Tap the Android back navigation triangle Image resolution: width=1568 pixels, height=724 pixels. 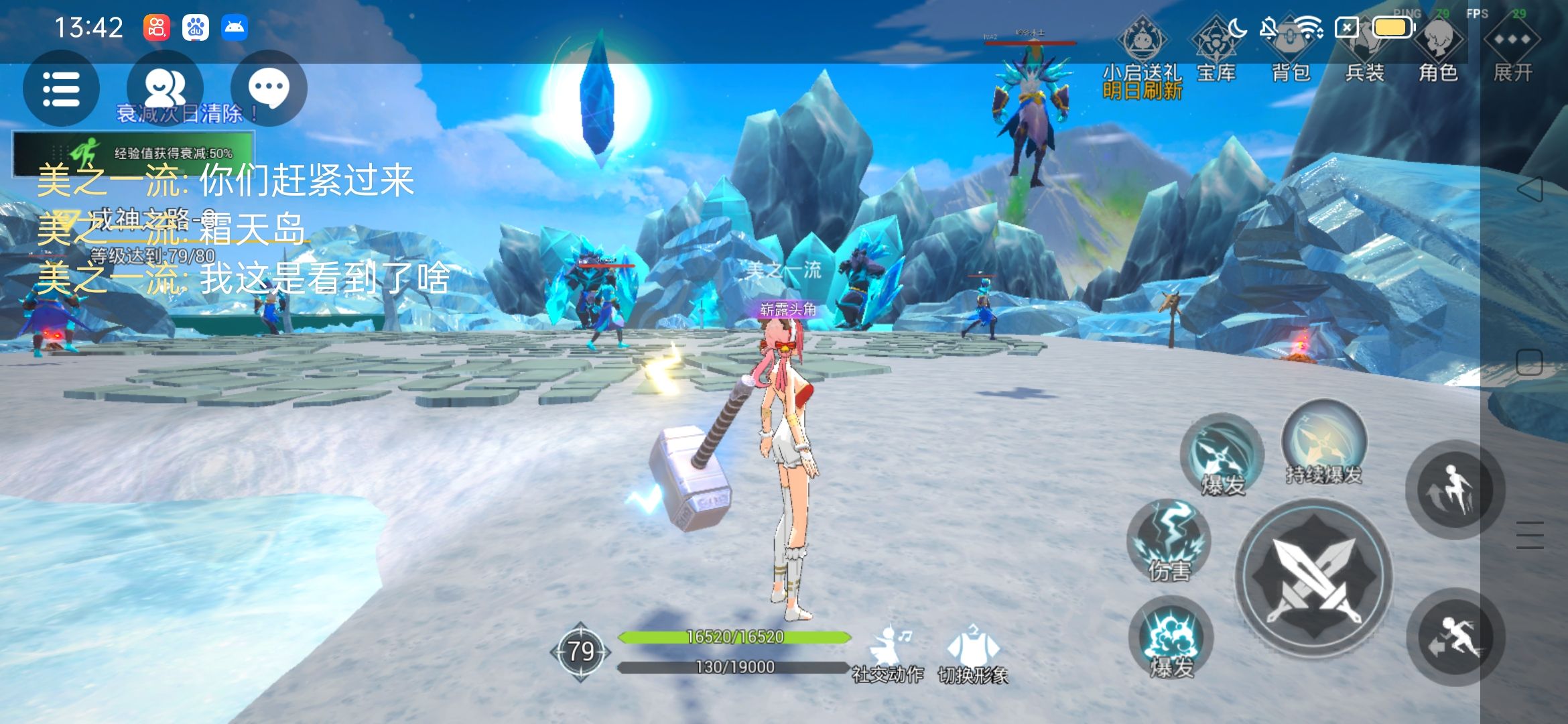(x=1529, y=189)
